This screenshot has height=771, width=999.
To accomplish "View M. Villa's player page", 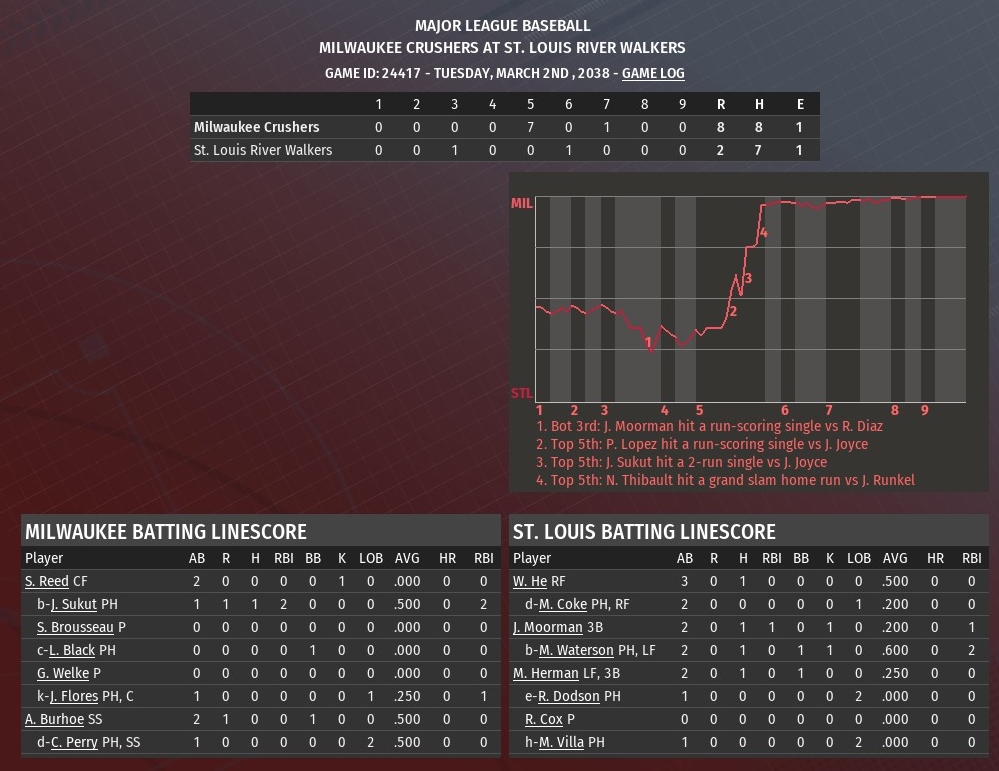I will [562, 742].
